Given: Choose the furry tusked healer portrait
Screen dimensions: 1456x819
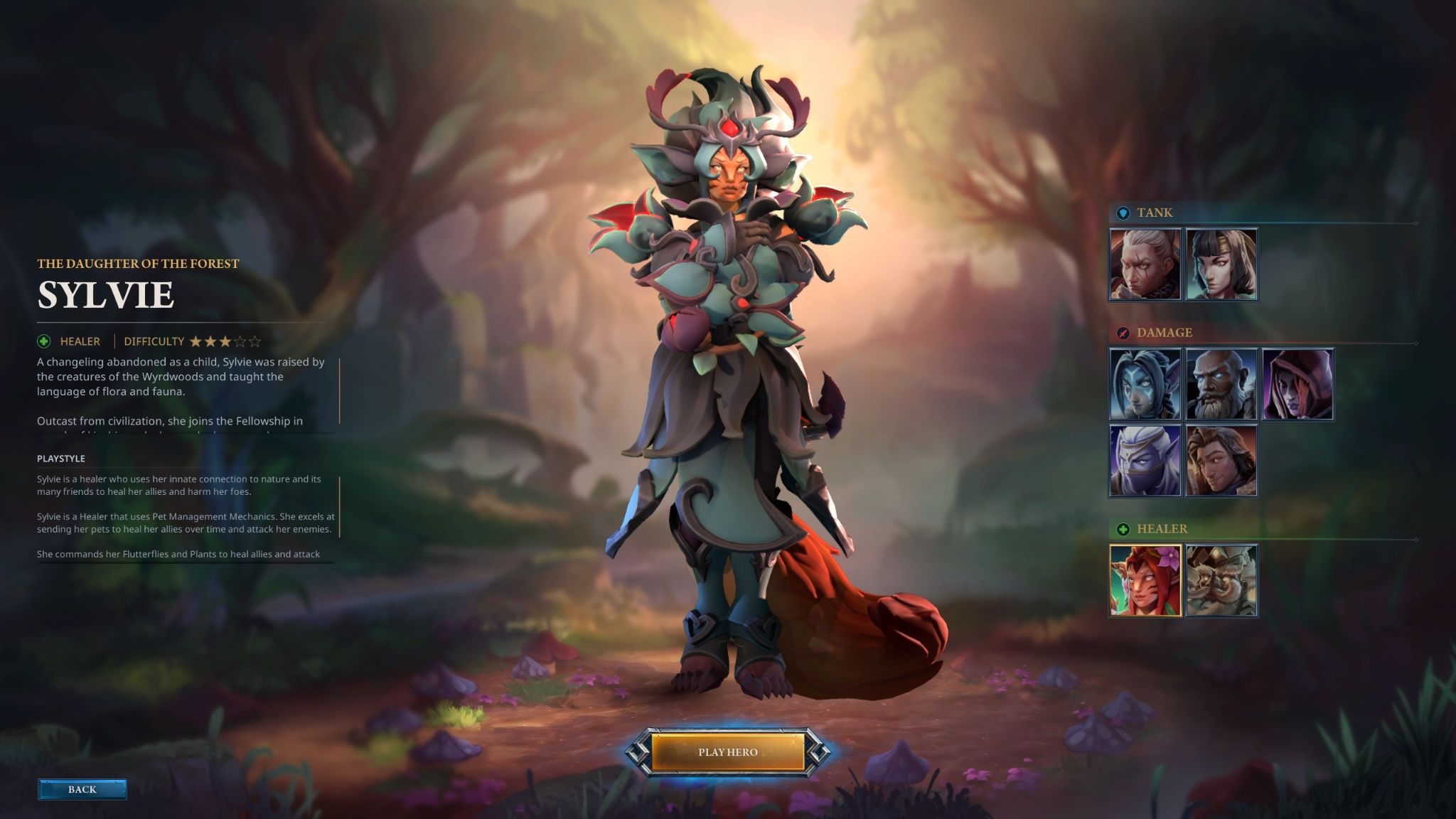Looking at the screenshot, I should click(x=1221, y=580).
